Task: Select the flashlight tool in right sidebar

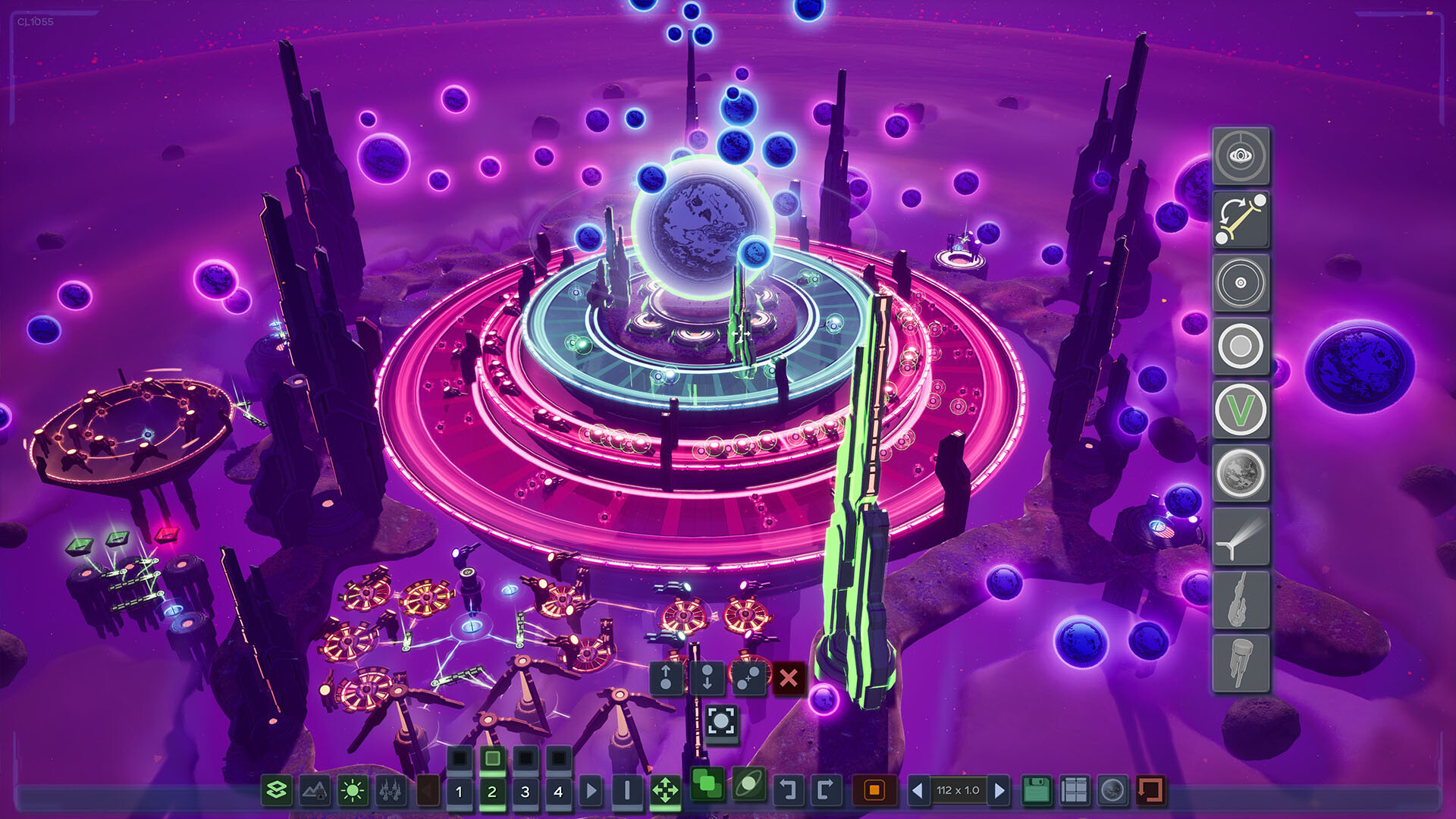Action: 1241,535
